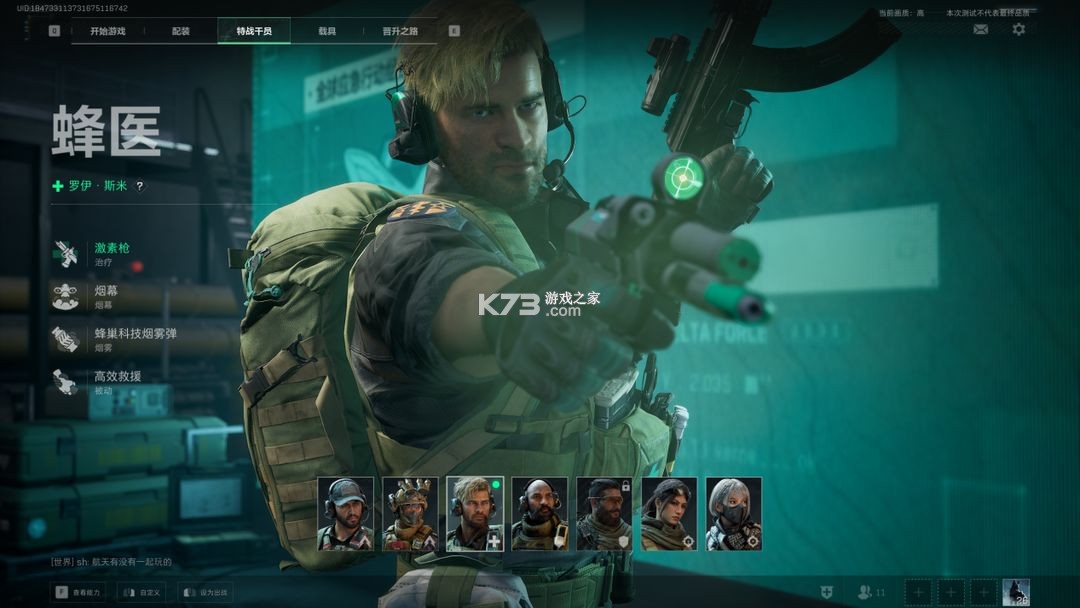Open the 配装 loadout tab
The image size is (1080, 608).
pyautogui.click(x=181, y=31)
